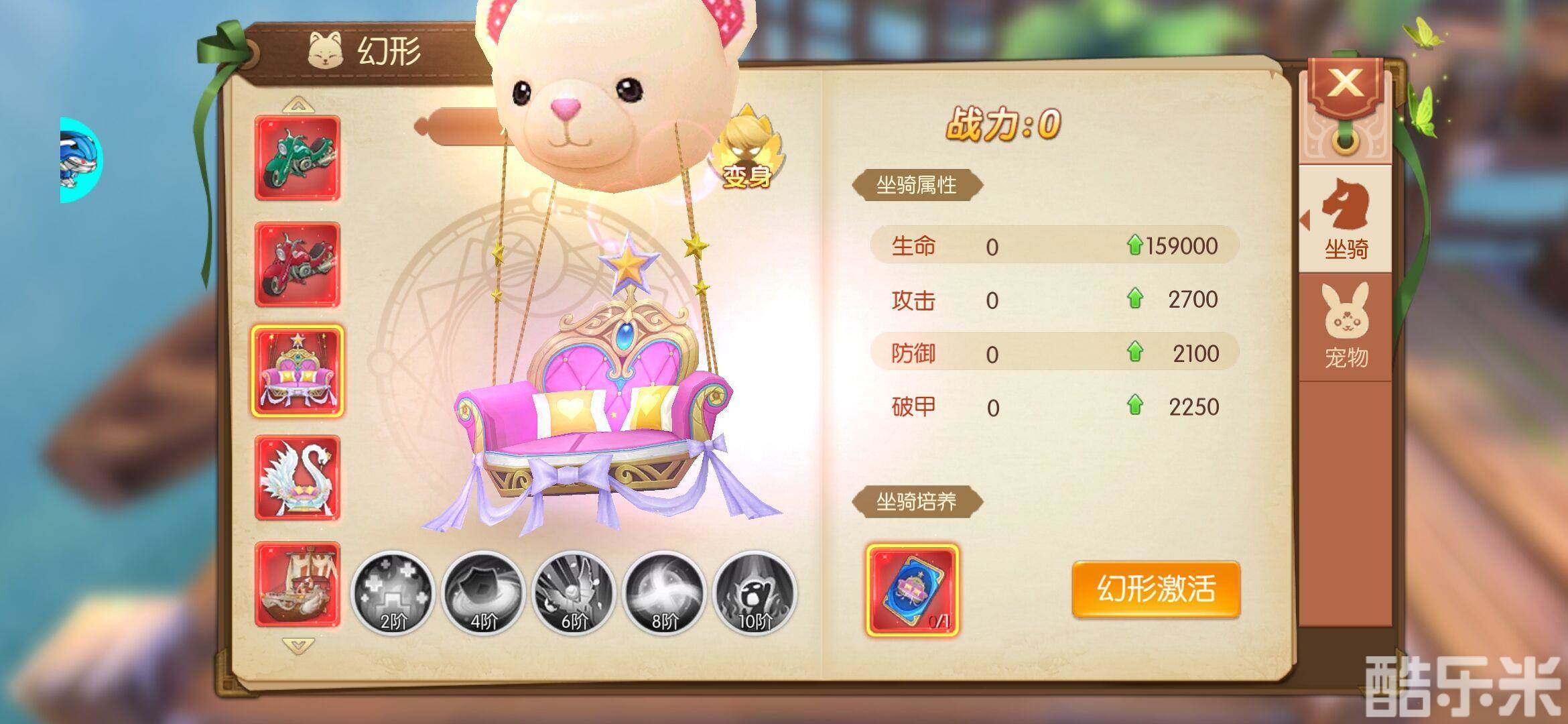View the 10阶 mount skill icon

[754, 593]
